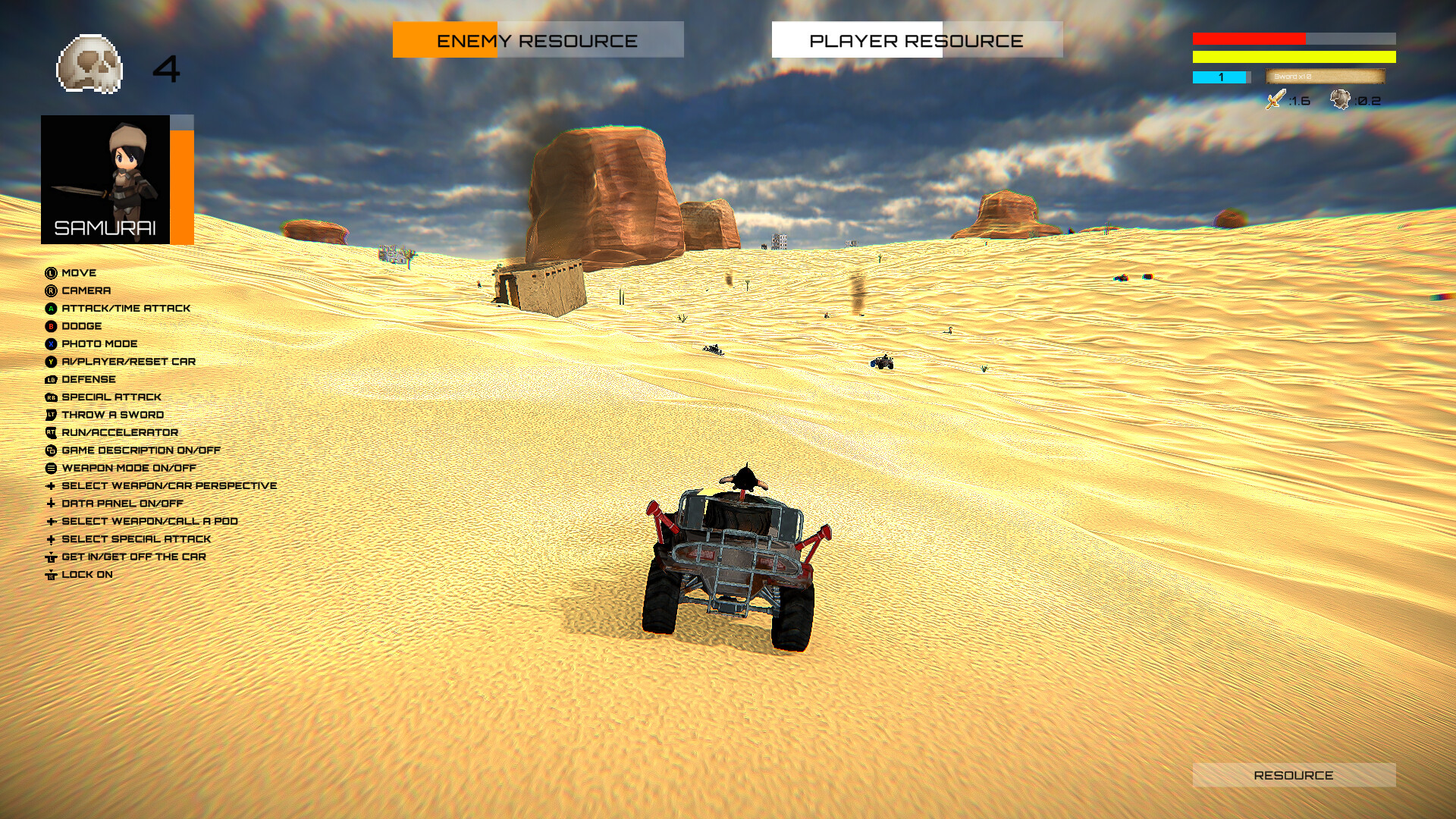
Task: Toggle Game Description on/off
Action: 50,450
